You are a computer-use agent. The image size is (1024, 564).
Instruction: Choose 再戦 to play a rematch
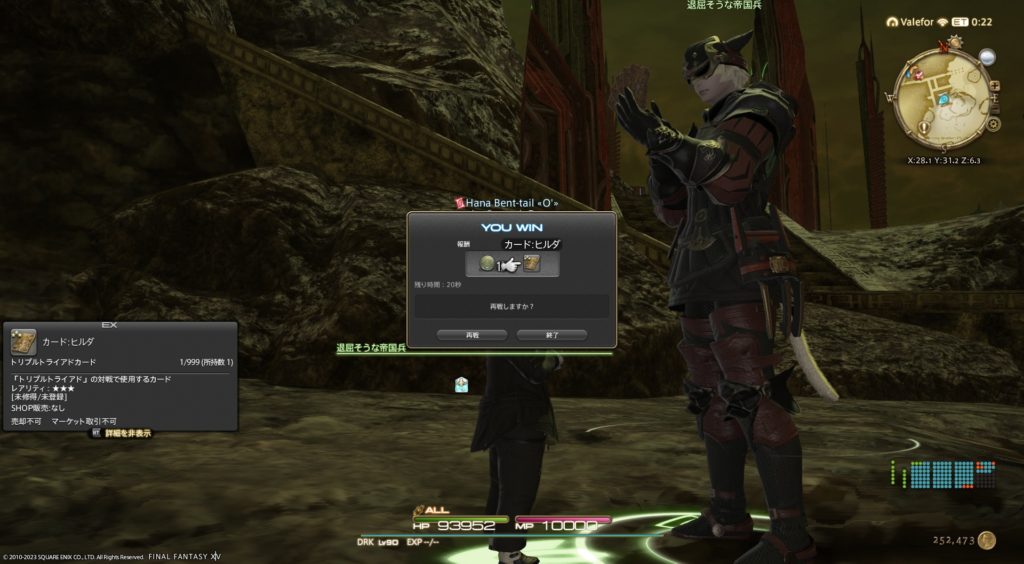472,335
